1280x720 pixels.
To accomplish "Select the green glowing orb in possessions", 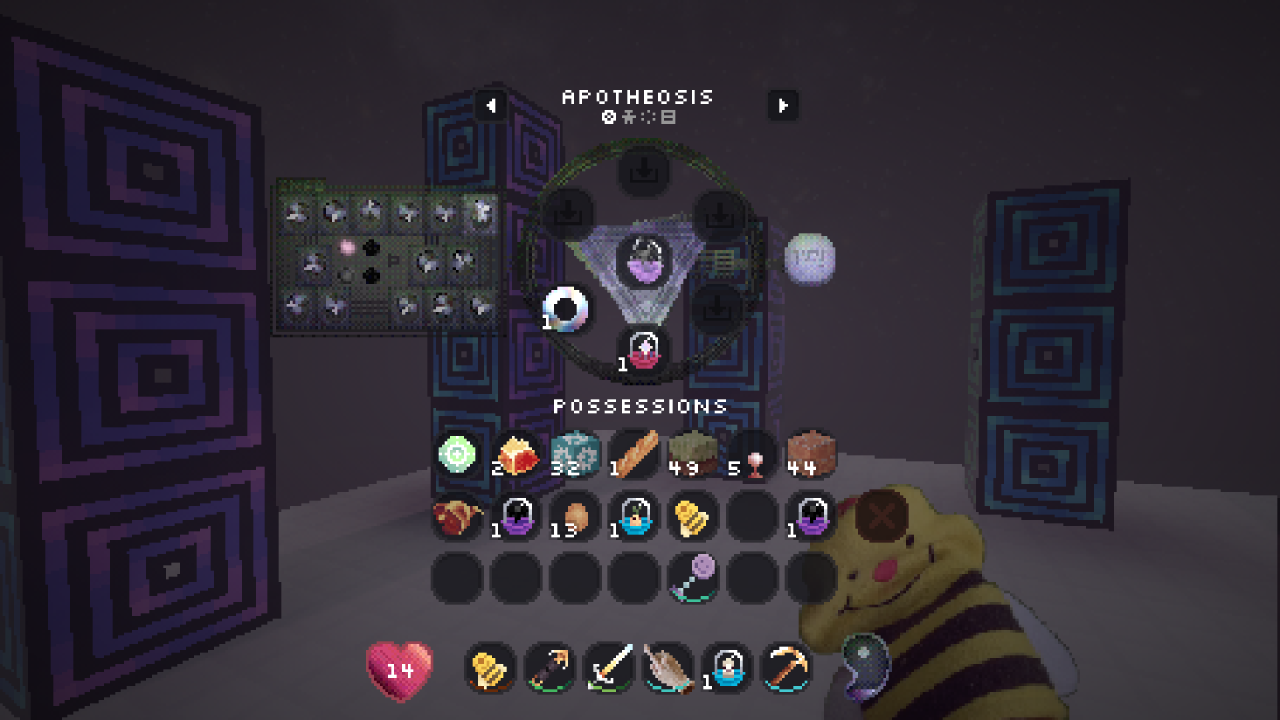I will 458,456.
